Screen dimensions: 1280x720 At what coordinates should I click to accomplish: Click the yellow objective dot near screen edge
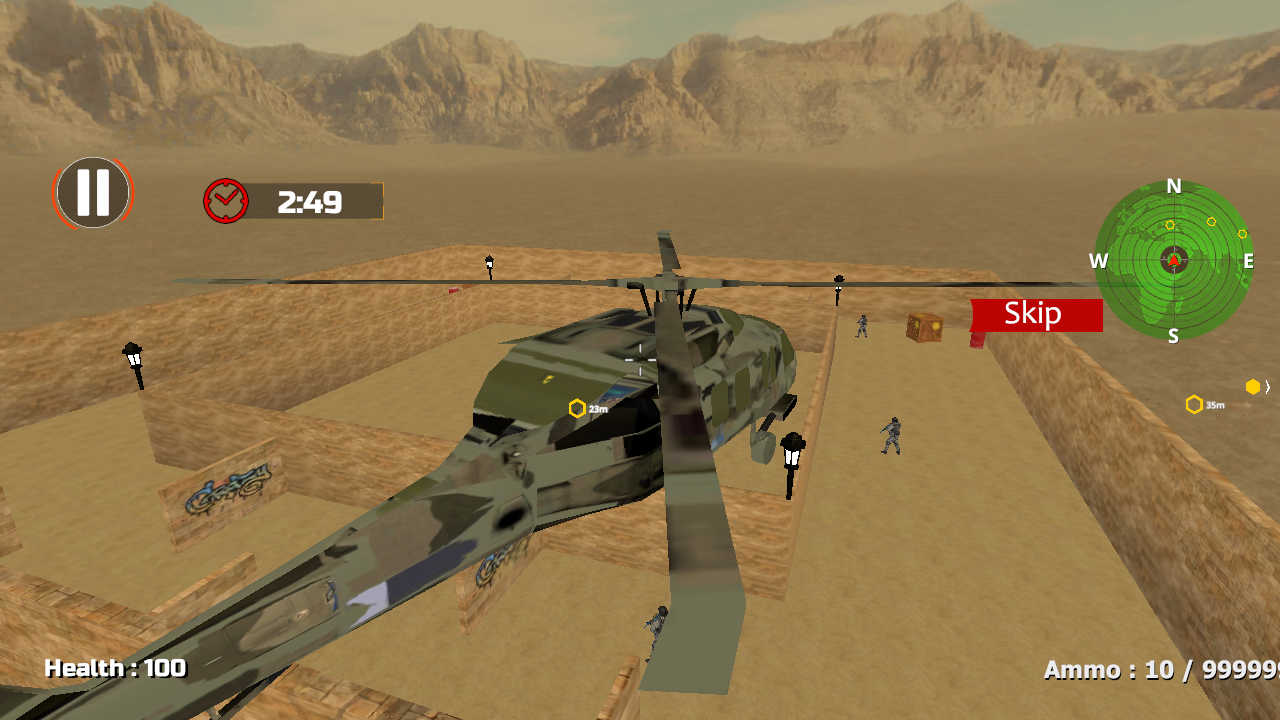pyautogui.click(x=1252, y=386)
